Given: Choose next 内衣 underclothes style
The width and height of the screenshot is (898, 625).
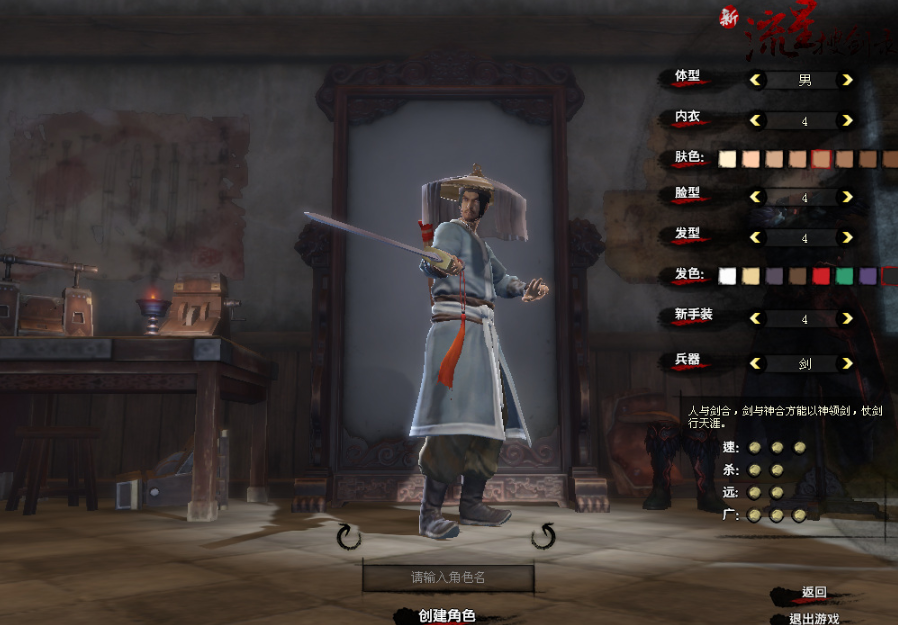Looking at the screenshot, I should click(x=847, y=121).
